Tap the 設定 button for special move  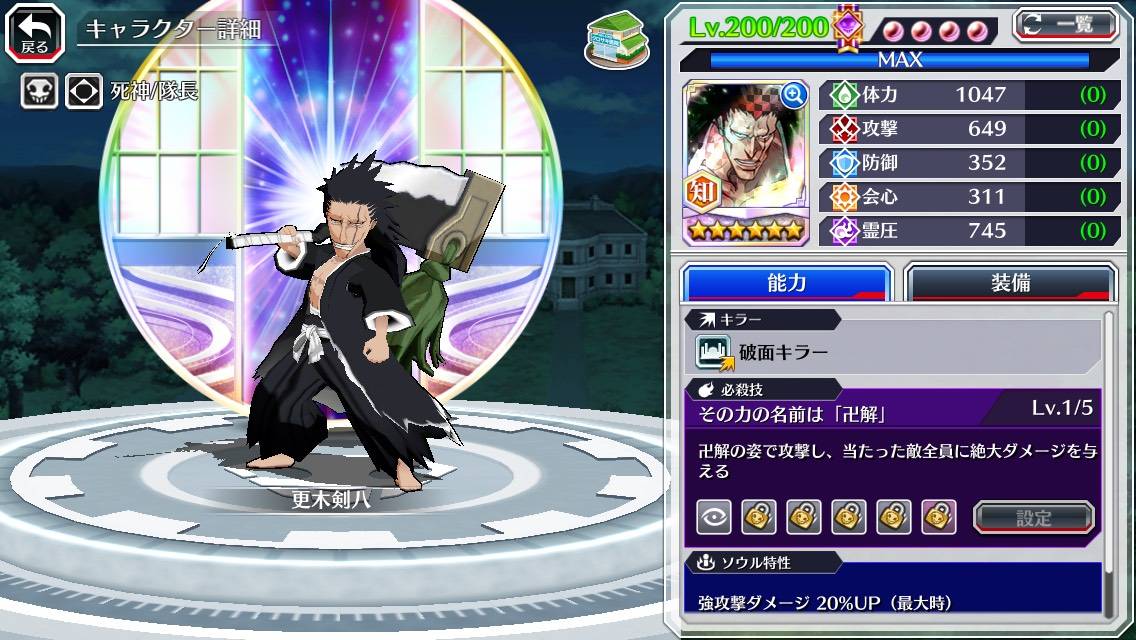pos(1034,517)
